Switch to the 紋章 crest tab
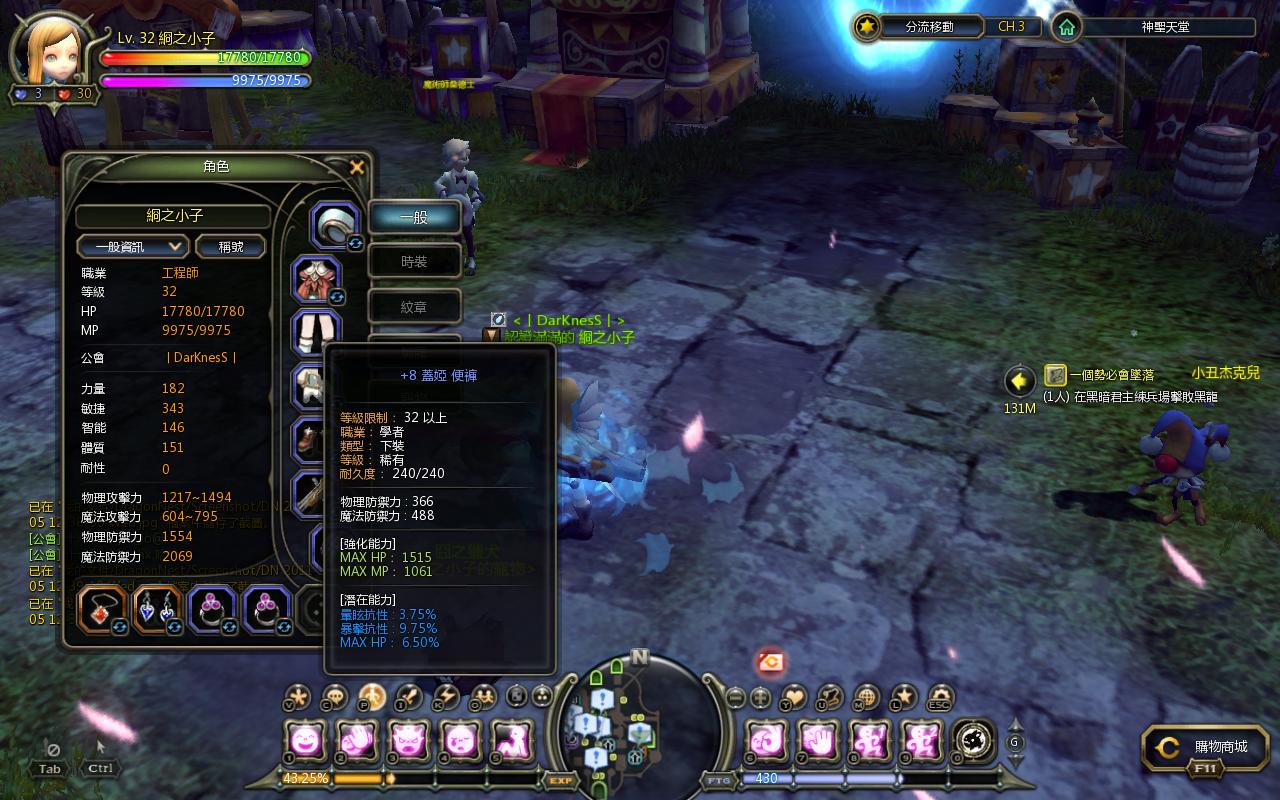1280x800 pixels. pyautogui.click(x=414, y=308)
